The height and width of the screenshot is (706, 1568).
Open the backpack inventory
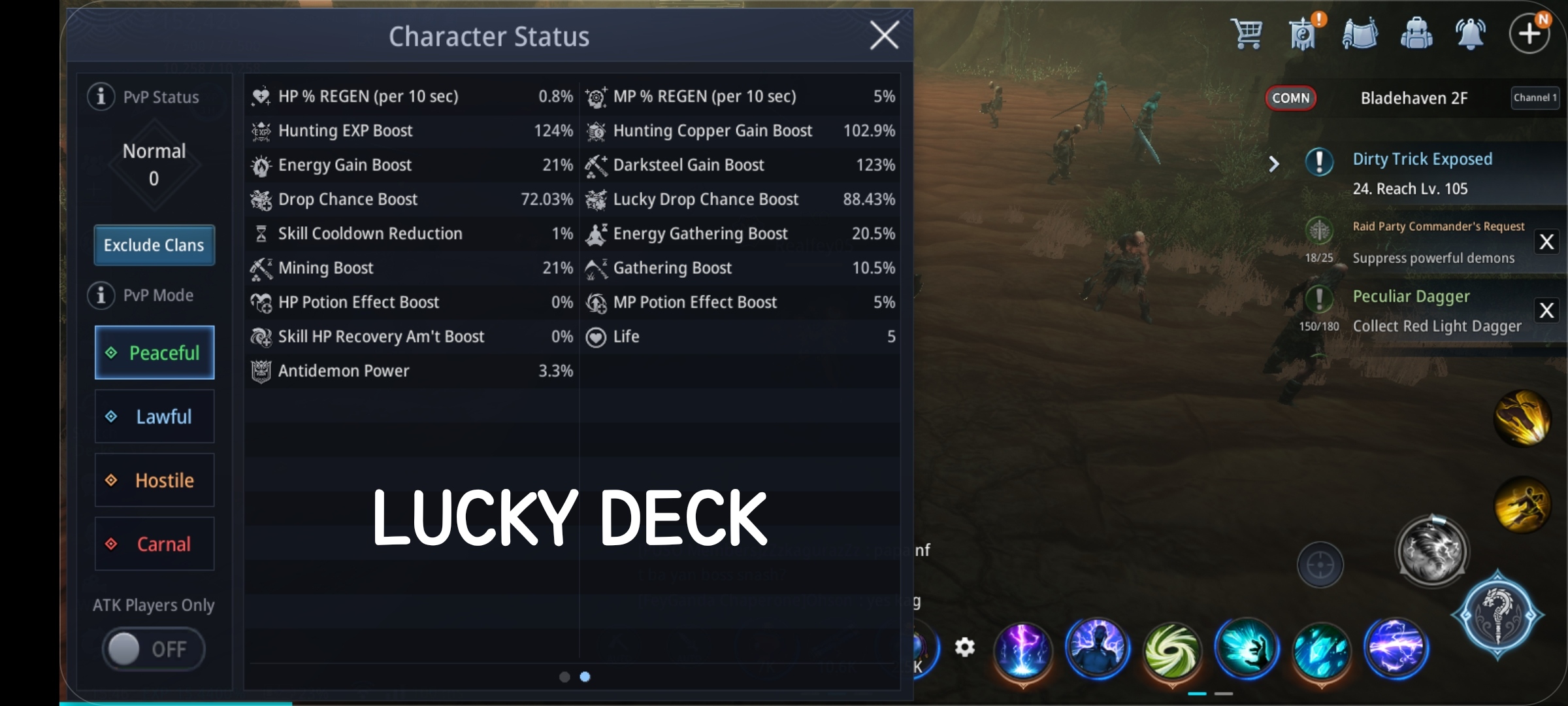[1417, 33]
